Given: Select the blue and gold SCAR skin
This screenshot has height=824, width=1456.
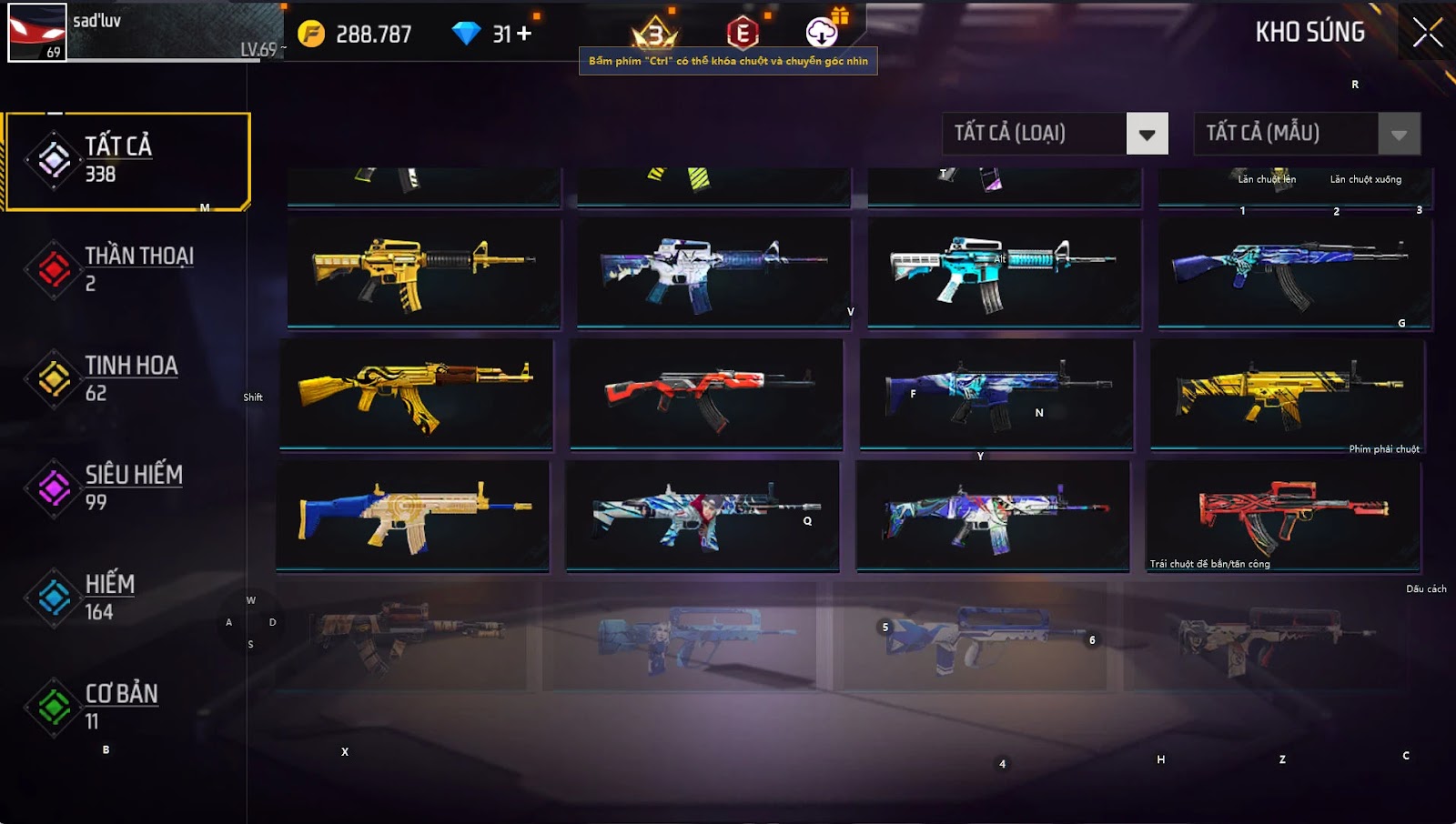Looking at the screenshot, I should [412, 516].
